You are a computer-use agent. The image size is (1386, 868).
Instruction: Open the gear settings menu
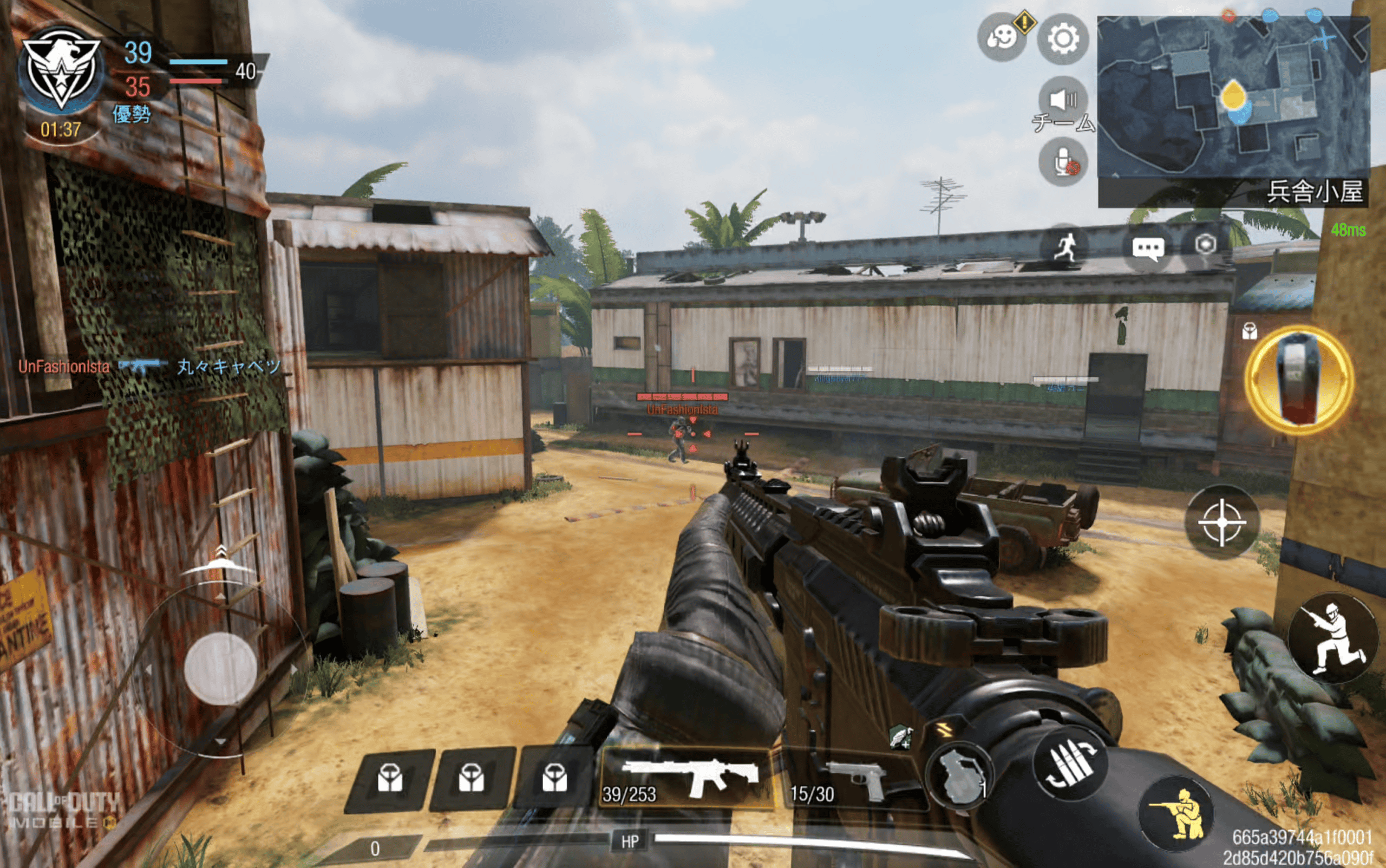click(1062, 39)
